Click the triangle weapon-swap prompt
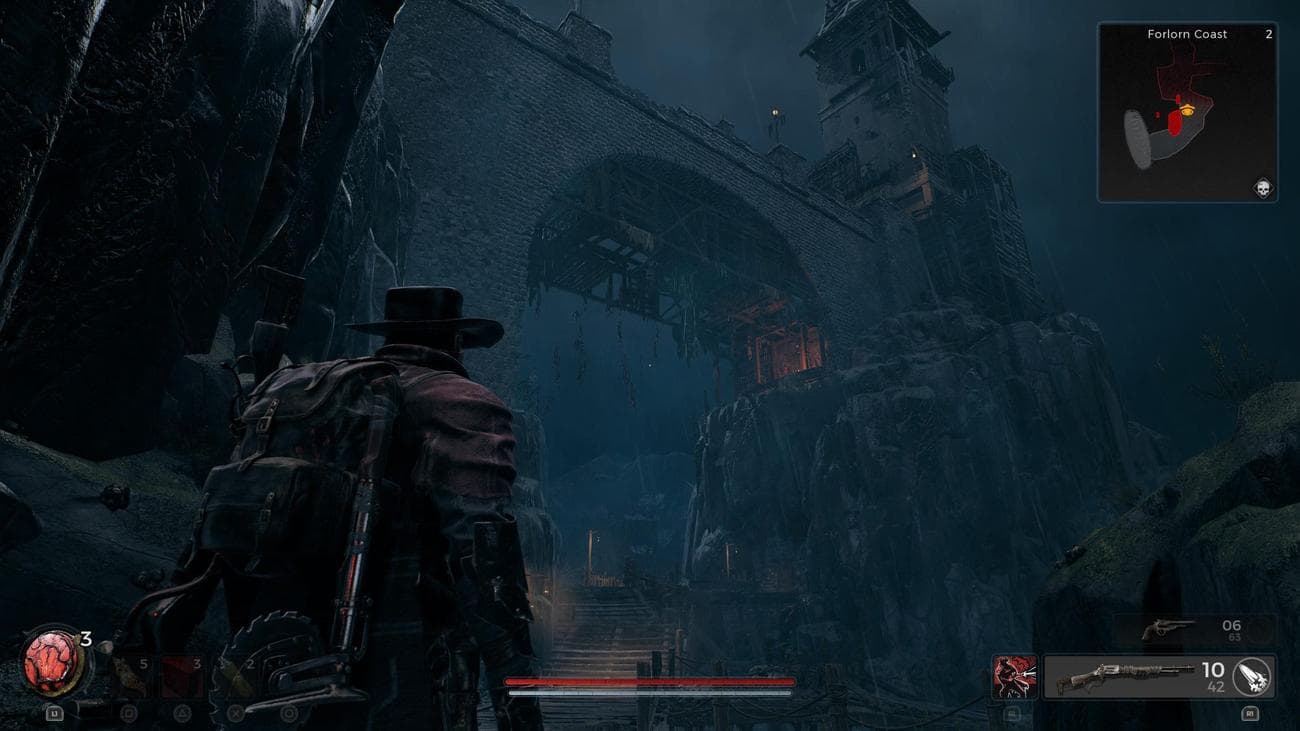Viewport: 1300px width, 731px height. coord(182,714)
